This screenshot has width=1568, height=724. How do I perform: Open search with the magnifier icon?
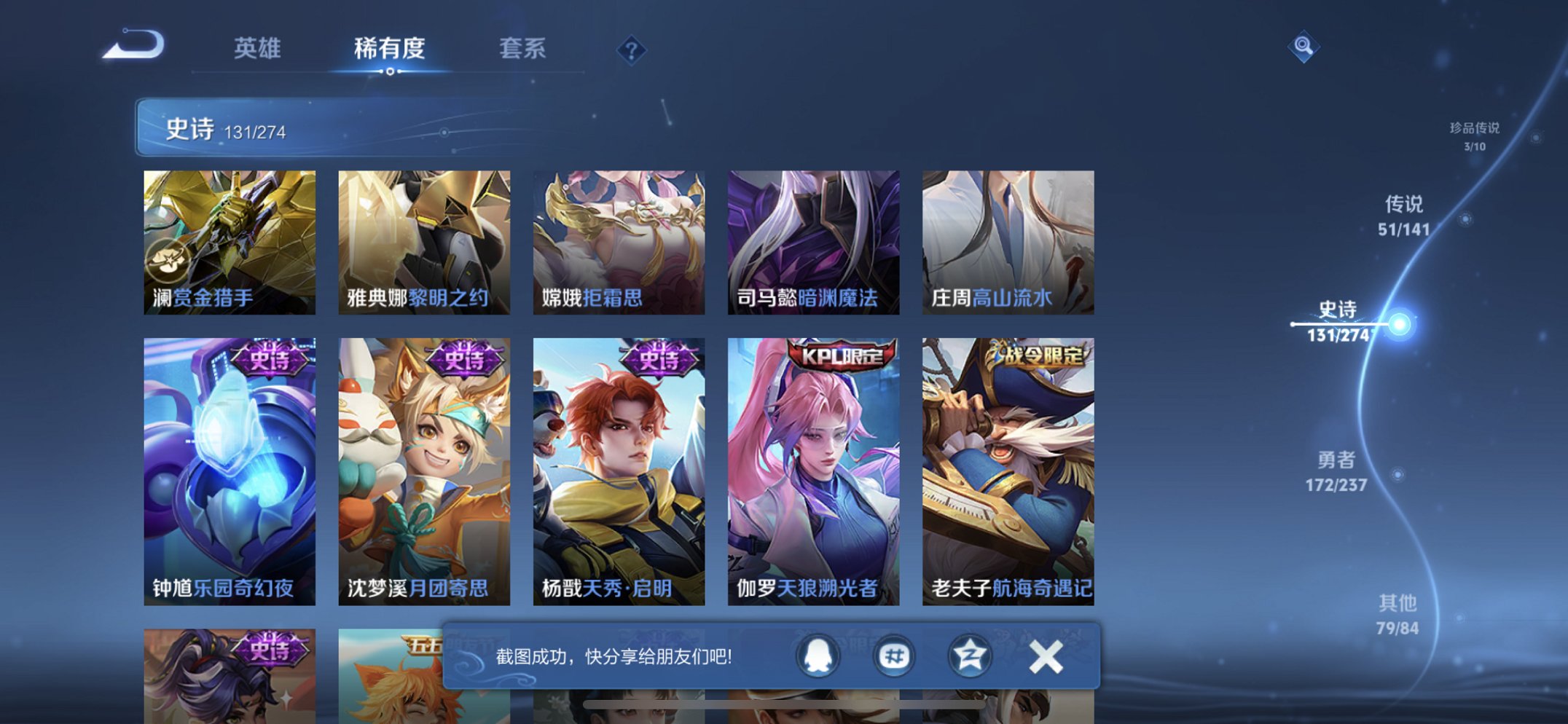point(1306,46)
